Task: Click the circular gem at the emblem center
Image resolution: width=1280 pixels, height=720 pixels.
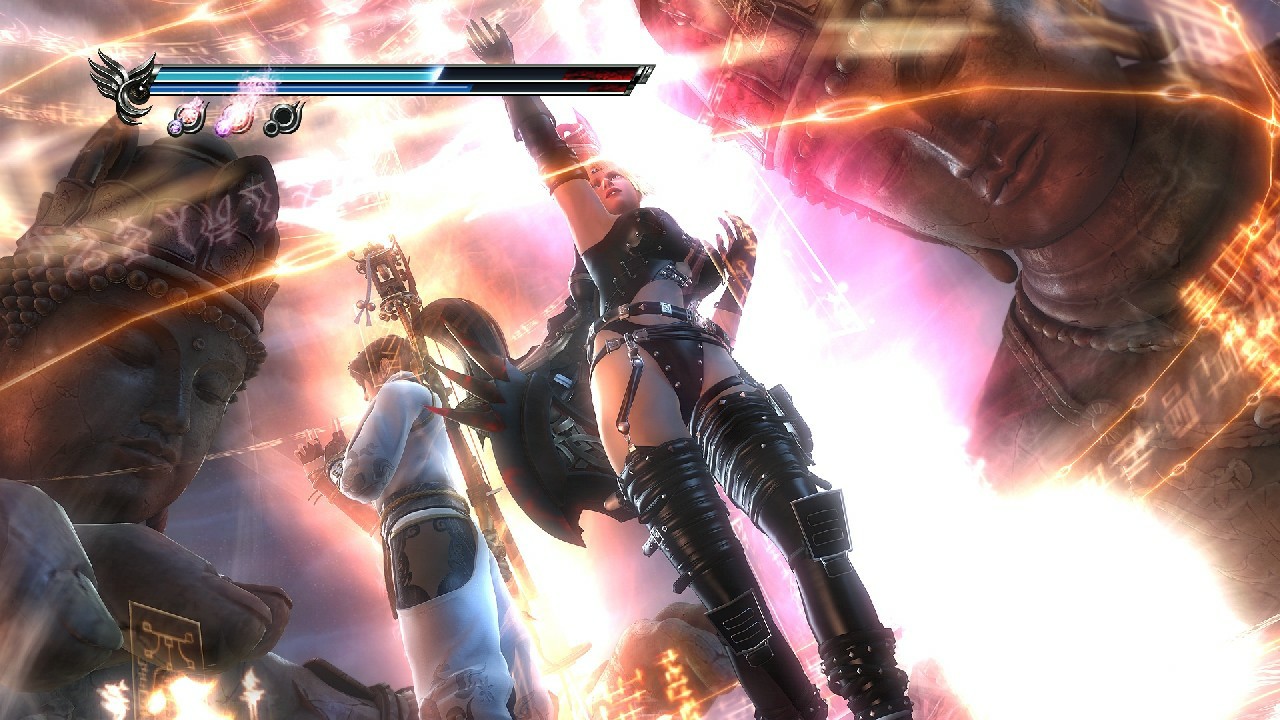Action: click(139, 89)
